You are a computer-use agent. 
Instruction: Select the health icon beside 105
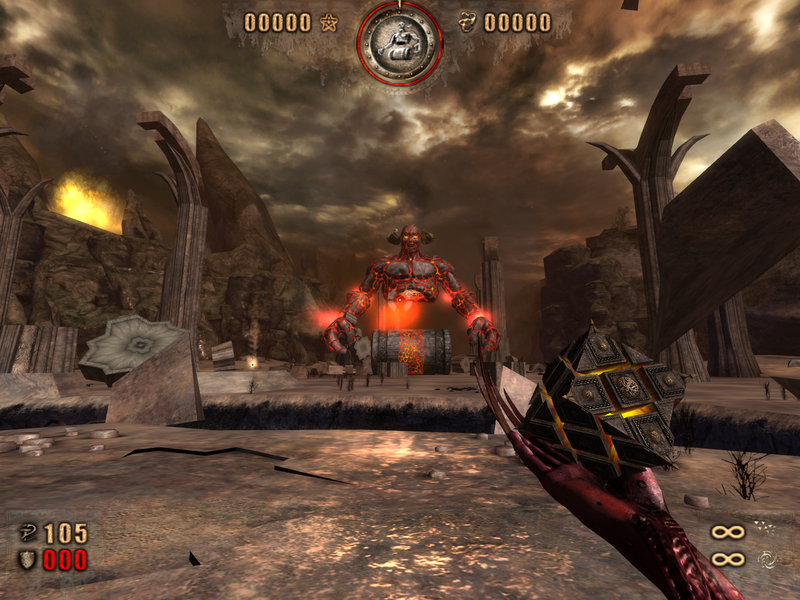pos(28,533)
